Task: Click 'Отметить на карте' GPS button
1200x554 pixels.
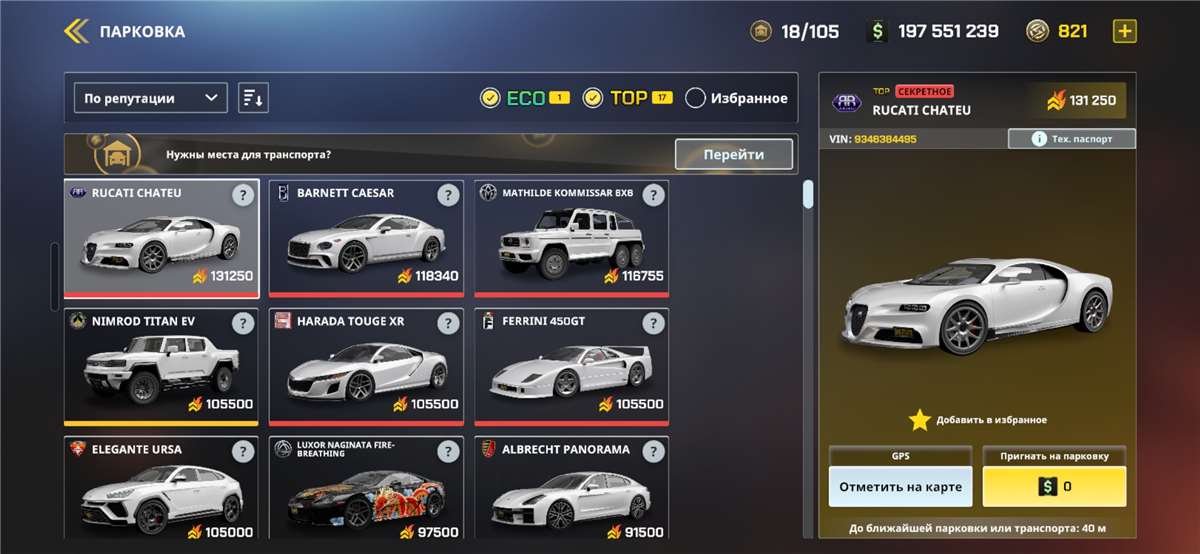Action: pyautogui.click(x=900, y=487)
